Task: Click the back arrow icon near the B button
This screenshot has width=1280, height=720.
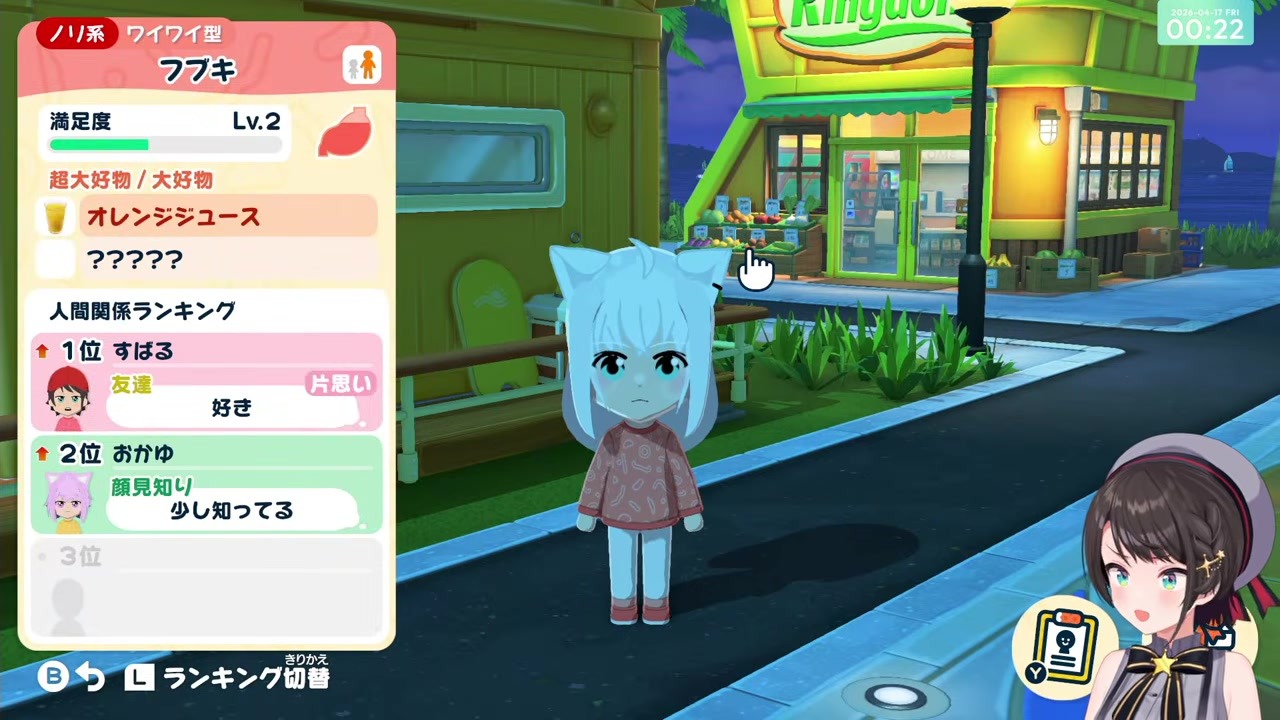Action: (91, 677)
